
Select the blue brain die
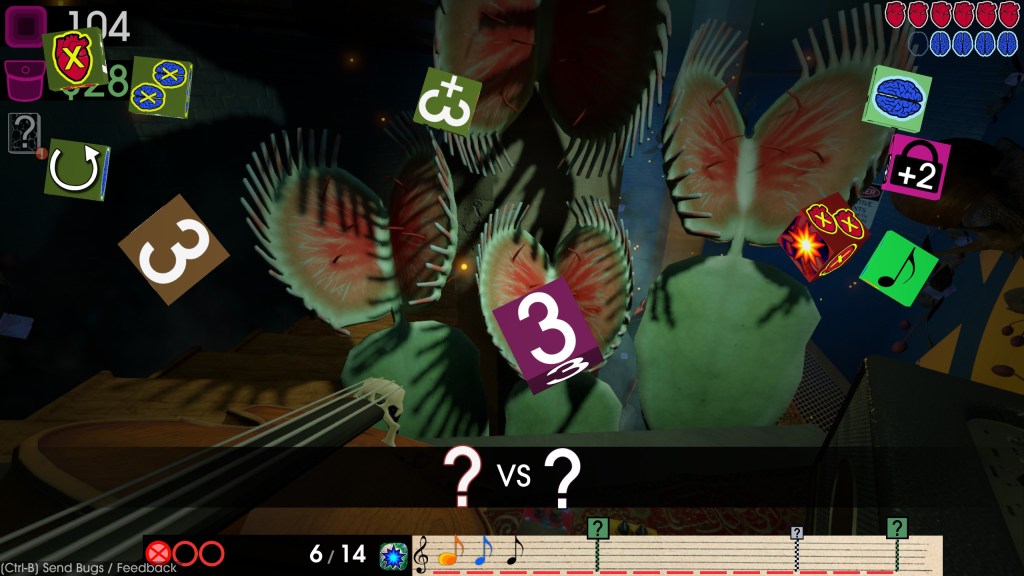point(897,98)
